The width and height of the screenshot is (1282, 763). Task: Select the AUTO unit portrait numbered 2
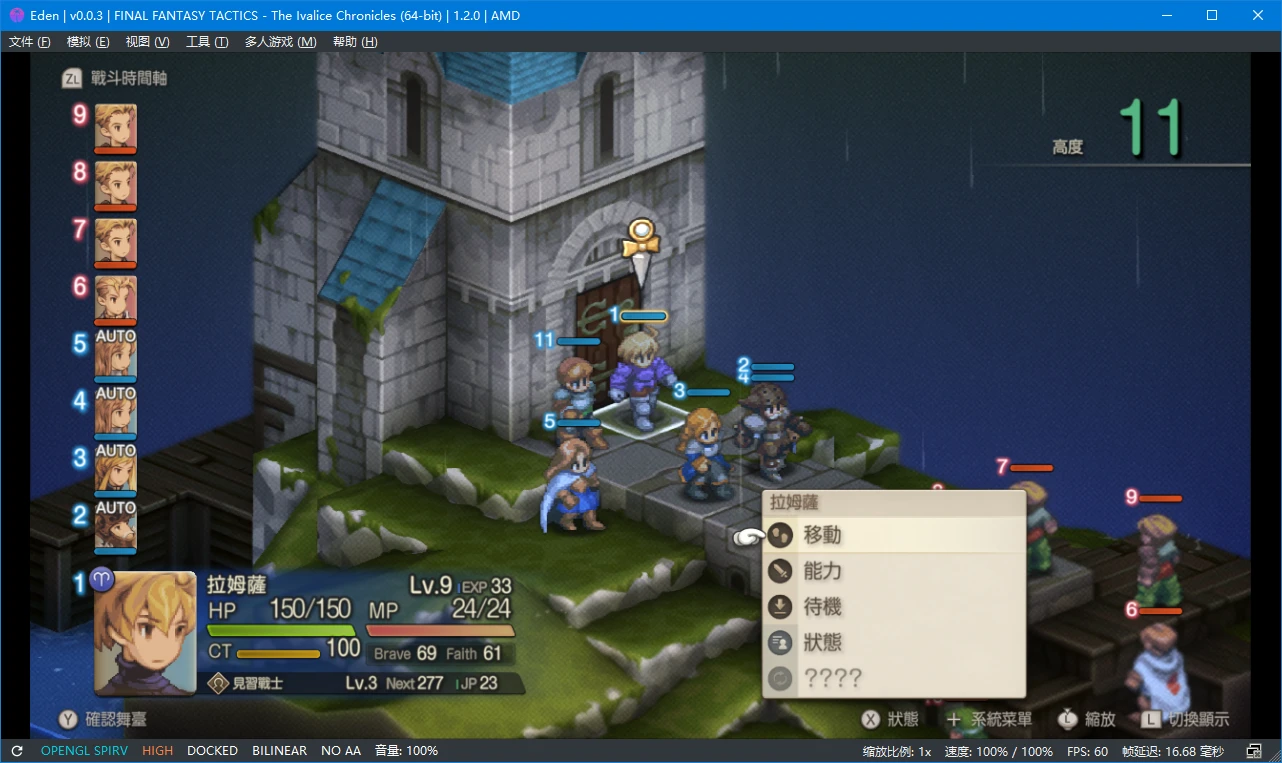[116, 528]
